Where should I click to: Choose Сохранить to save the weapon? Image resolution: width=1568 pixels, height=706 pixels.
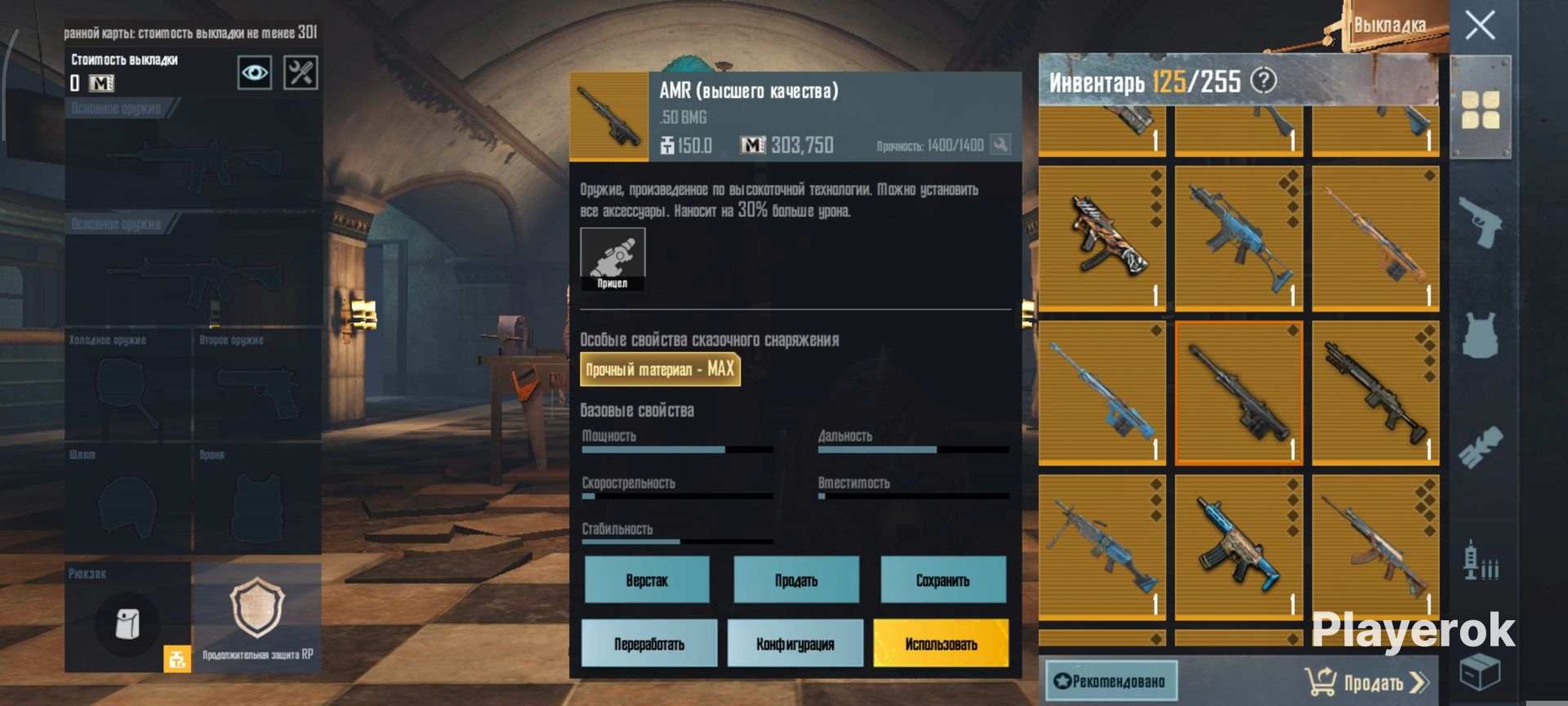942,580
